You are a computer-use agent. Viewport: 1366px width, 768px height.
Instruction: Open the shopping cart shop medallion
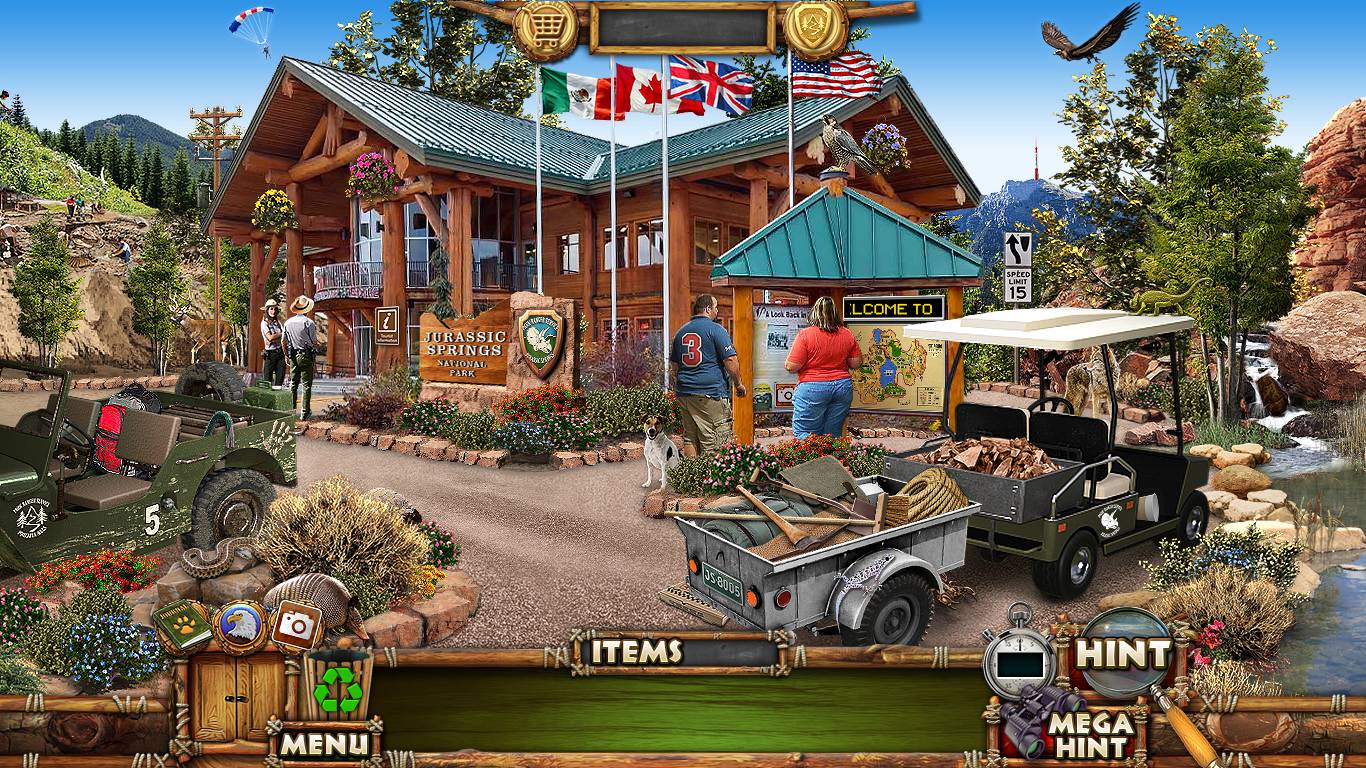coord(546,29)
